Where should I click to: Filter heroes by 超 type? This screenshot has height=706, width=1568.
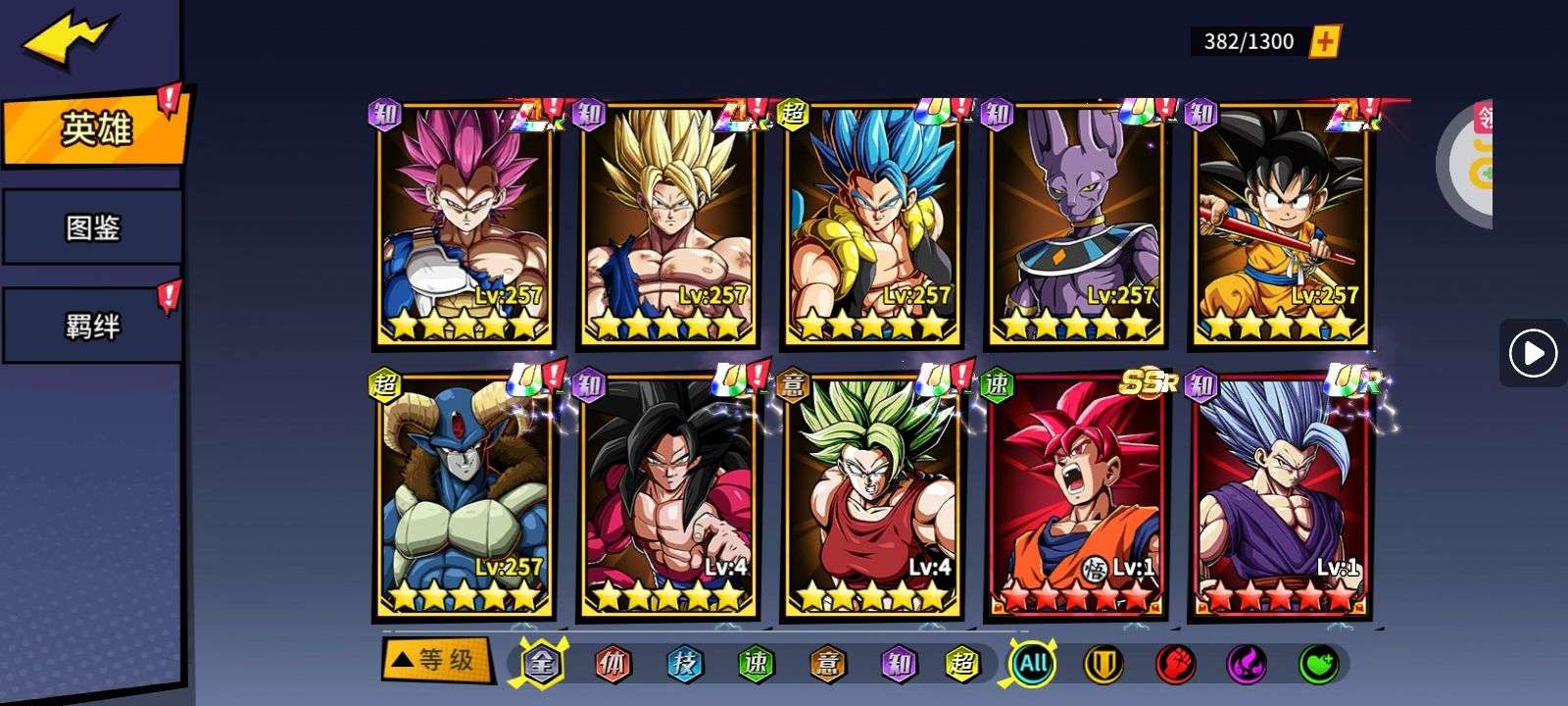(962, 664)
